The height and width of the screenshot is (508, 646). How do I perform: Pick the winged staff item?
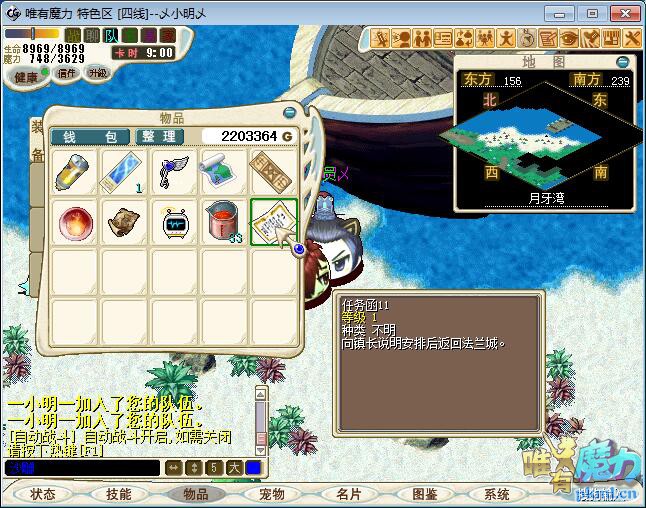174,171
